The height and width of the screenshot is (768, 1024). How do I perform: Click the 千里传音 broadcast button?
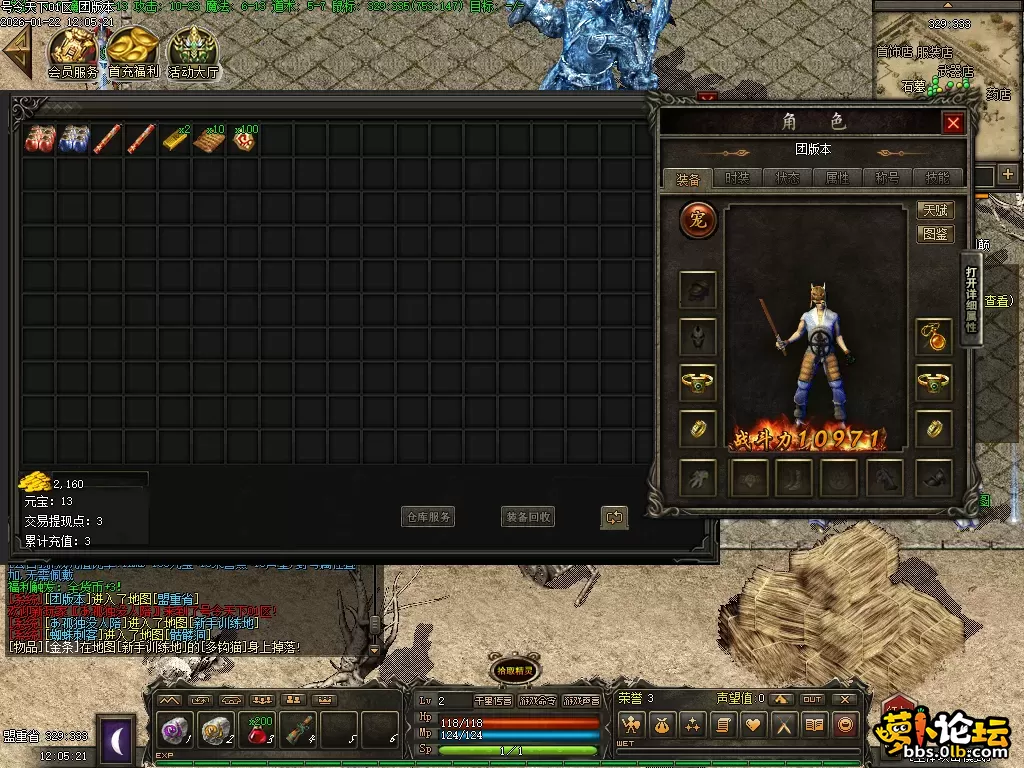[x=492, y=701]
